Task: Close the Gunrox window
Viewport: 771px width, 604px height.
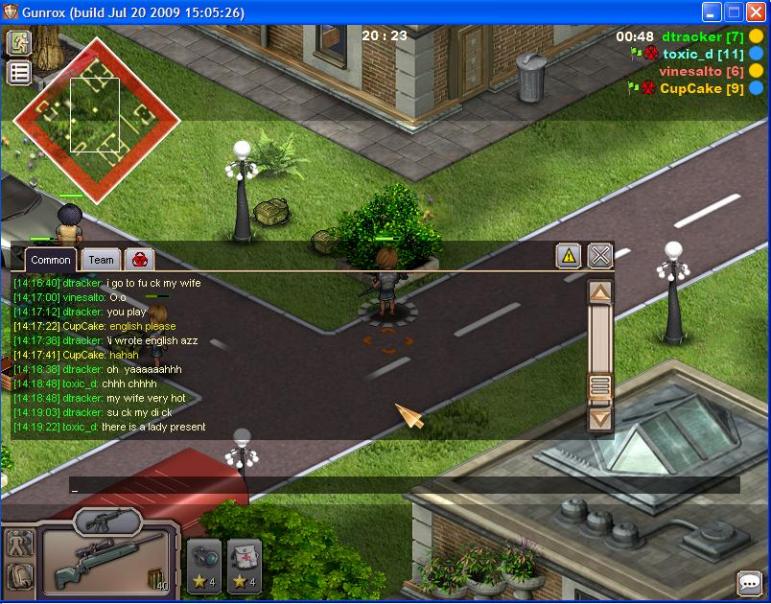Action: click(x=756, y=13)
